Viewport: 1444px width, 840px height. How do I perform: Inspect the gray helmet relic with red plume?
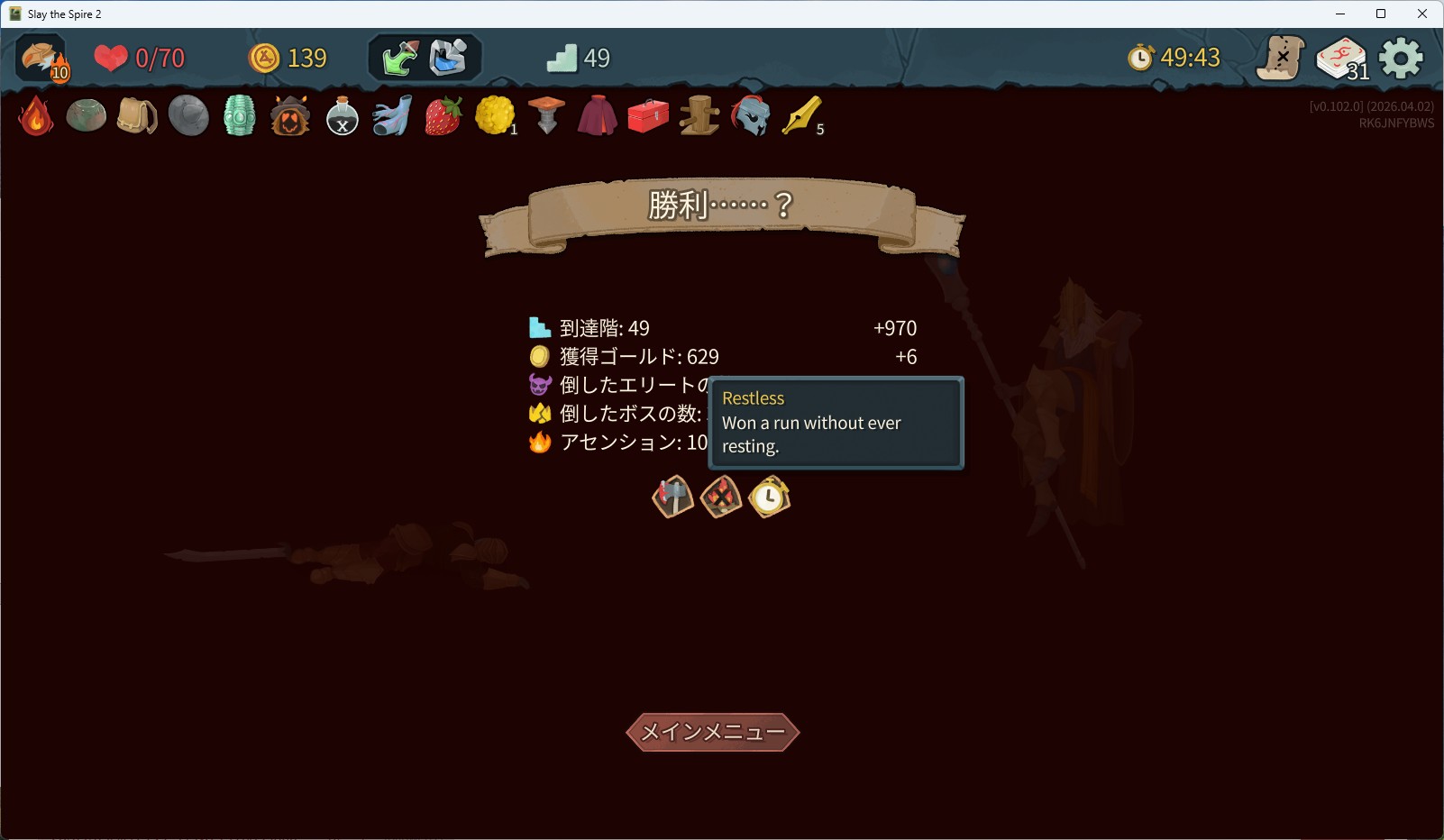[750, 116]
